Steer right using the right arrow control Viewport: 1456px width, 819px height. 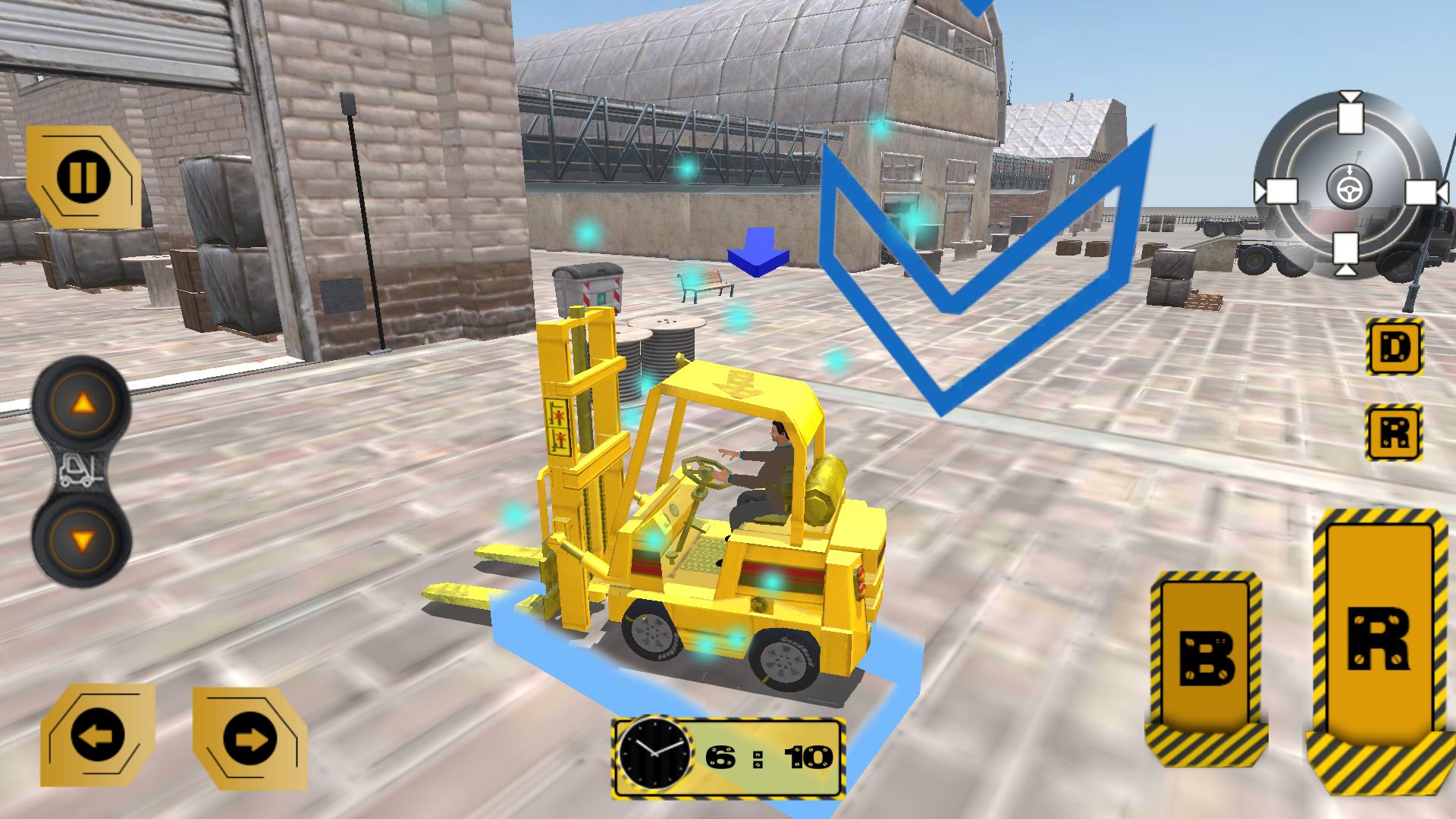pos(250,736)
